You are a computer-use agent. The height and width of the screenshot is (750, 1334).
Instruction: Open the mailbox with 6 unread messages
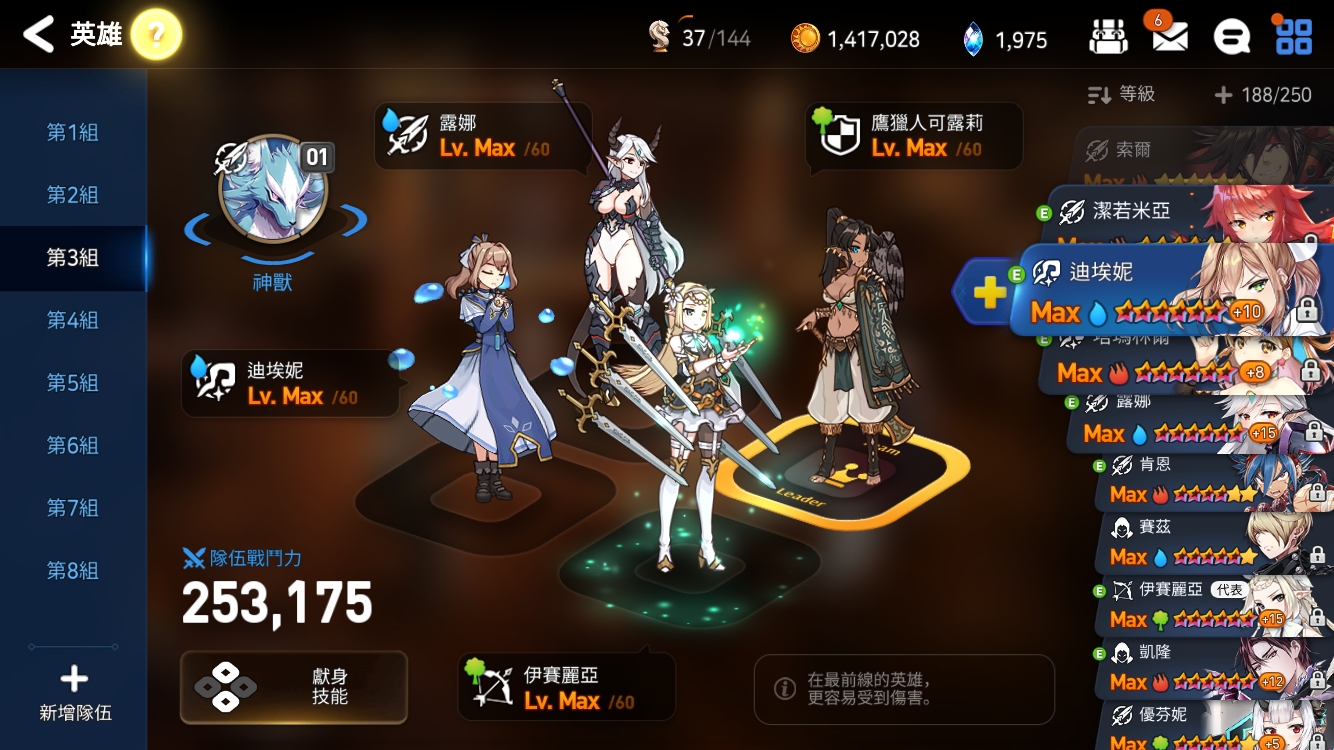coord(1172,35)
